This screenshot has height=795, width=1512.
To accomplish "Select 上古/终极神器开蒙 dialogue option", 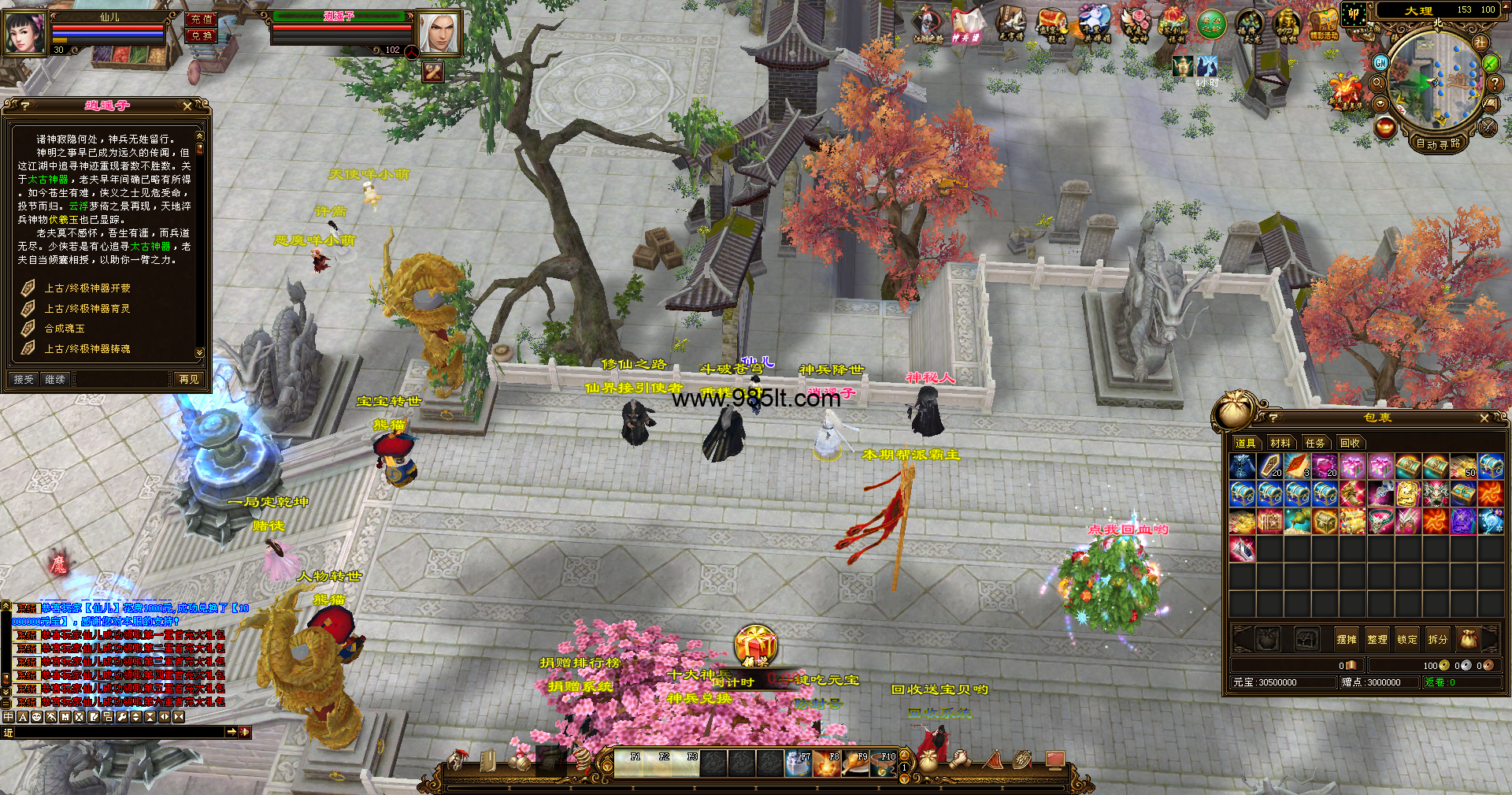I will click(87, 288).
